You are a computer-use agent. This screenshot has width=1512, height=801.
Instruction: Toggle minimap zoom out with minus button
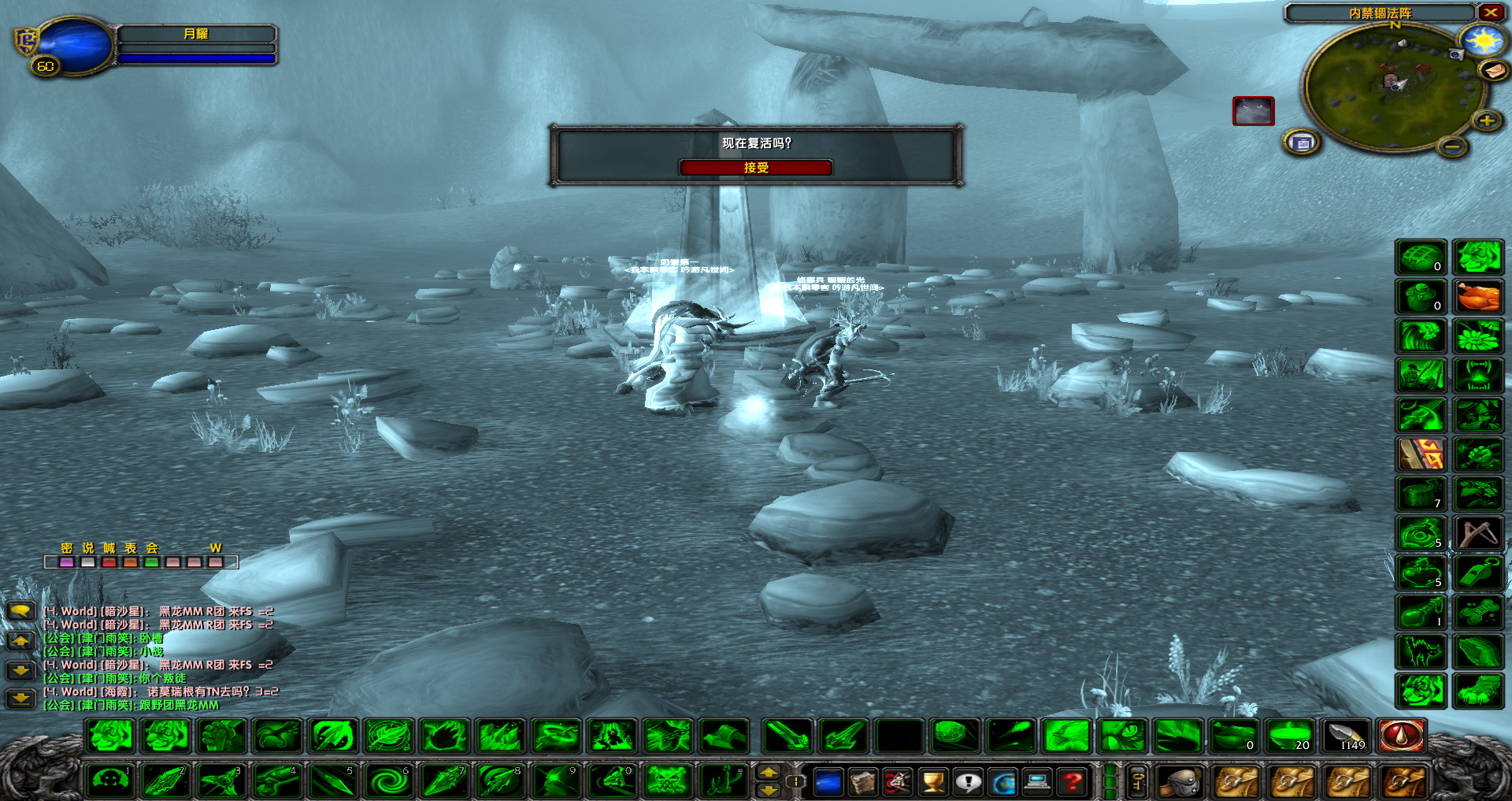tap(1453, 146)
